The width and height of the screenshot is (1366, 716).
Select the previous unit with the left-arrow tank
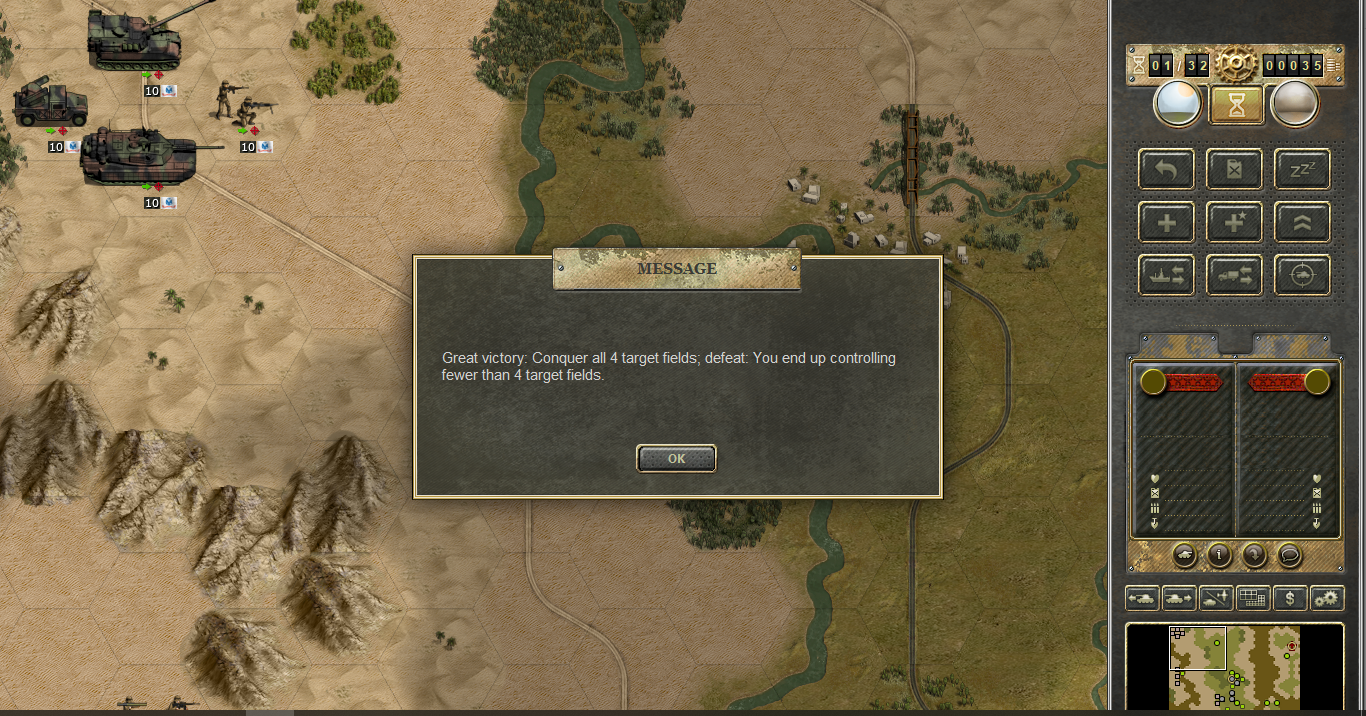[1142, 598]
